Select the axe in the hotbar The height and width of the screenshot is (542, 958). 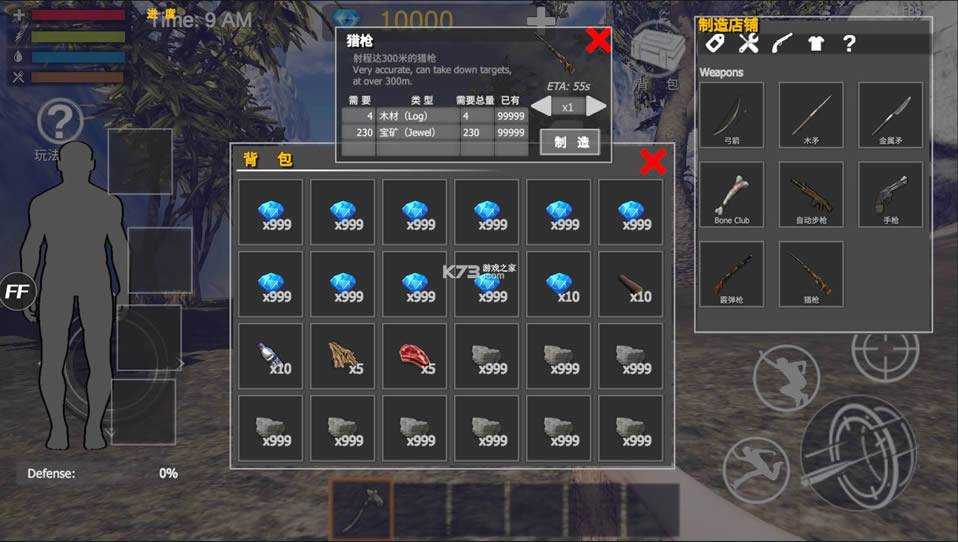click(360, 510)
